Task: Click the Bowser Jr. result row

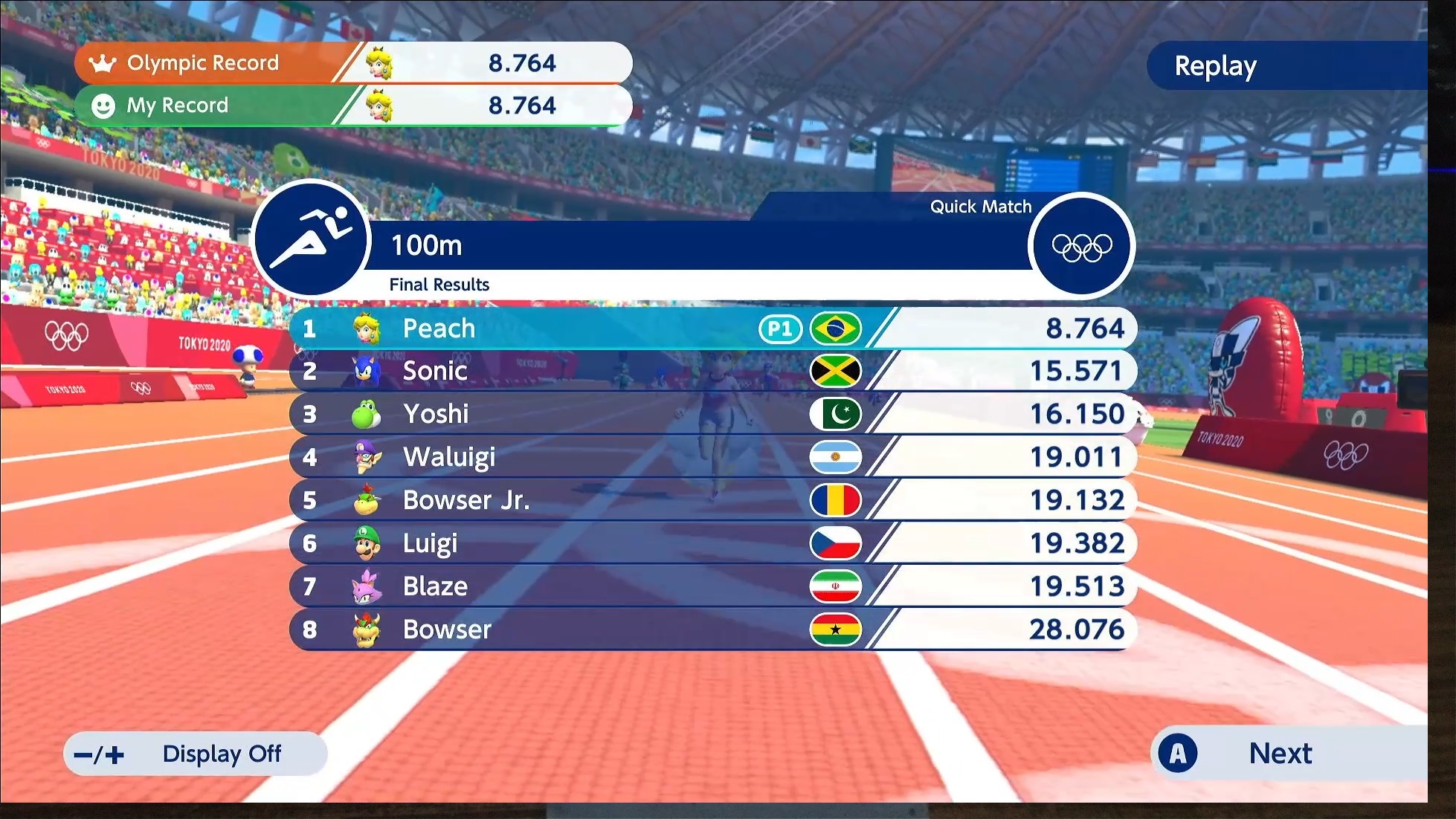Action: click(x=712, y=500)
